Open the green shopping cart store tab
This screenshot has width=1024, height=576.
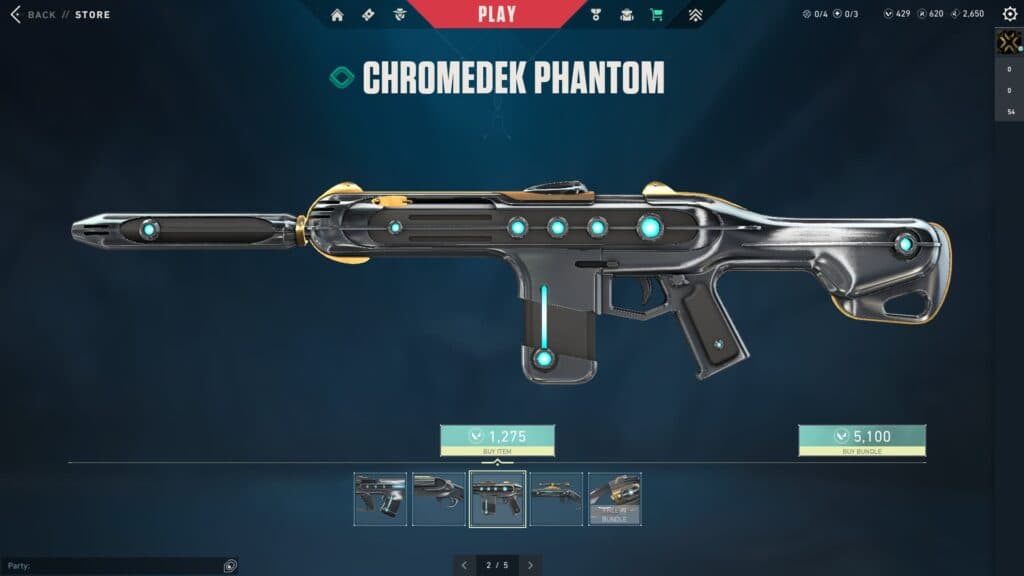pyautogui.click(x=656, y=15)
